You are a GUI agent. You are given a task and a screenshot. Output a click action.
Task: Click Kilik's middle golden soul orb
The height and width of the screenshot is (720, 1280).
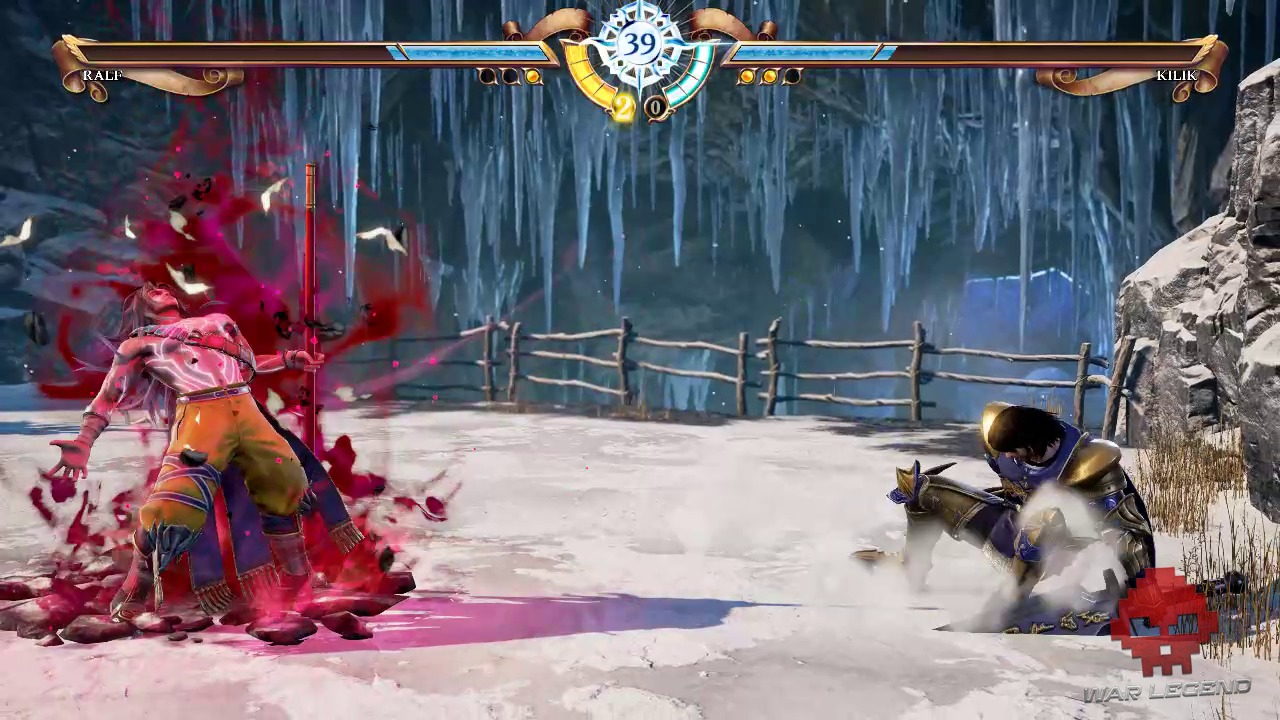[x=769, y=77]
